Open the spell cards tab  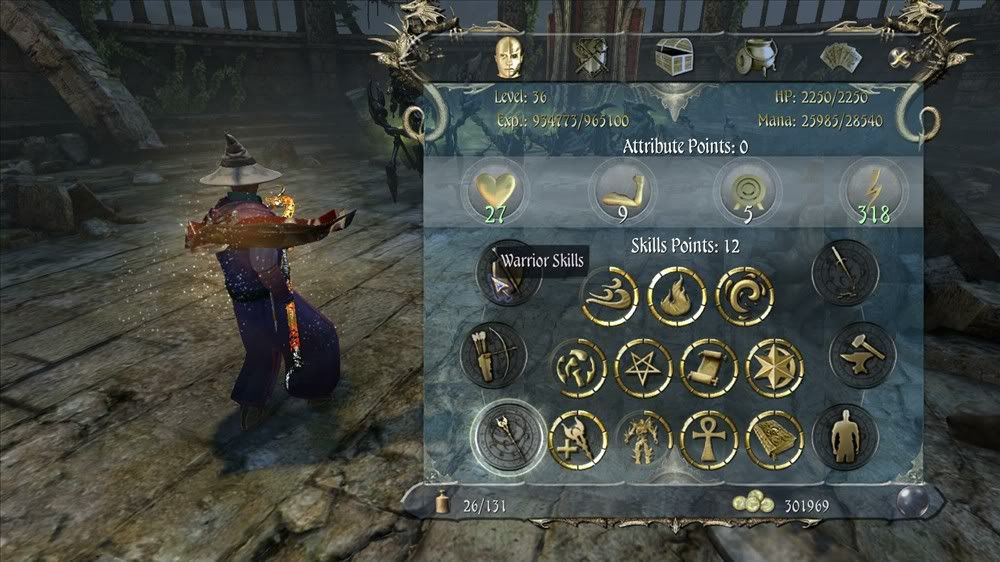click(839, 58)
